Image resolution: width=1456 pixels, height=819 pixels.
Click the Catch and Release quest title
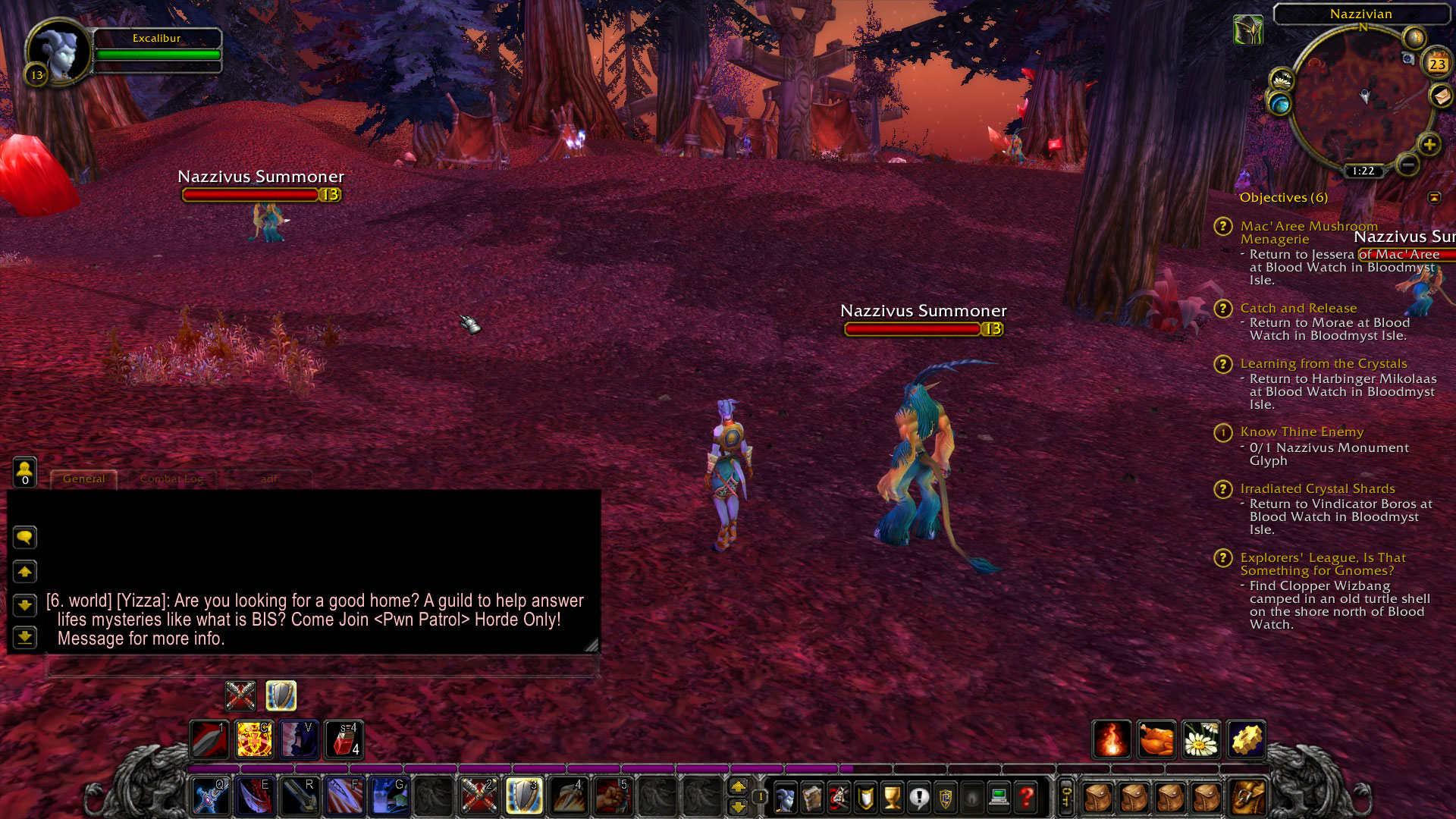tap(1298, 308)
